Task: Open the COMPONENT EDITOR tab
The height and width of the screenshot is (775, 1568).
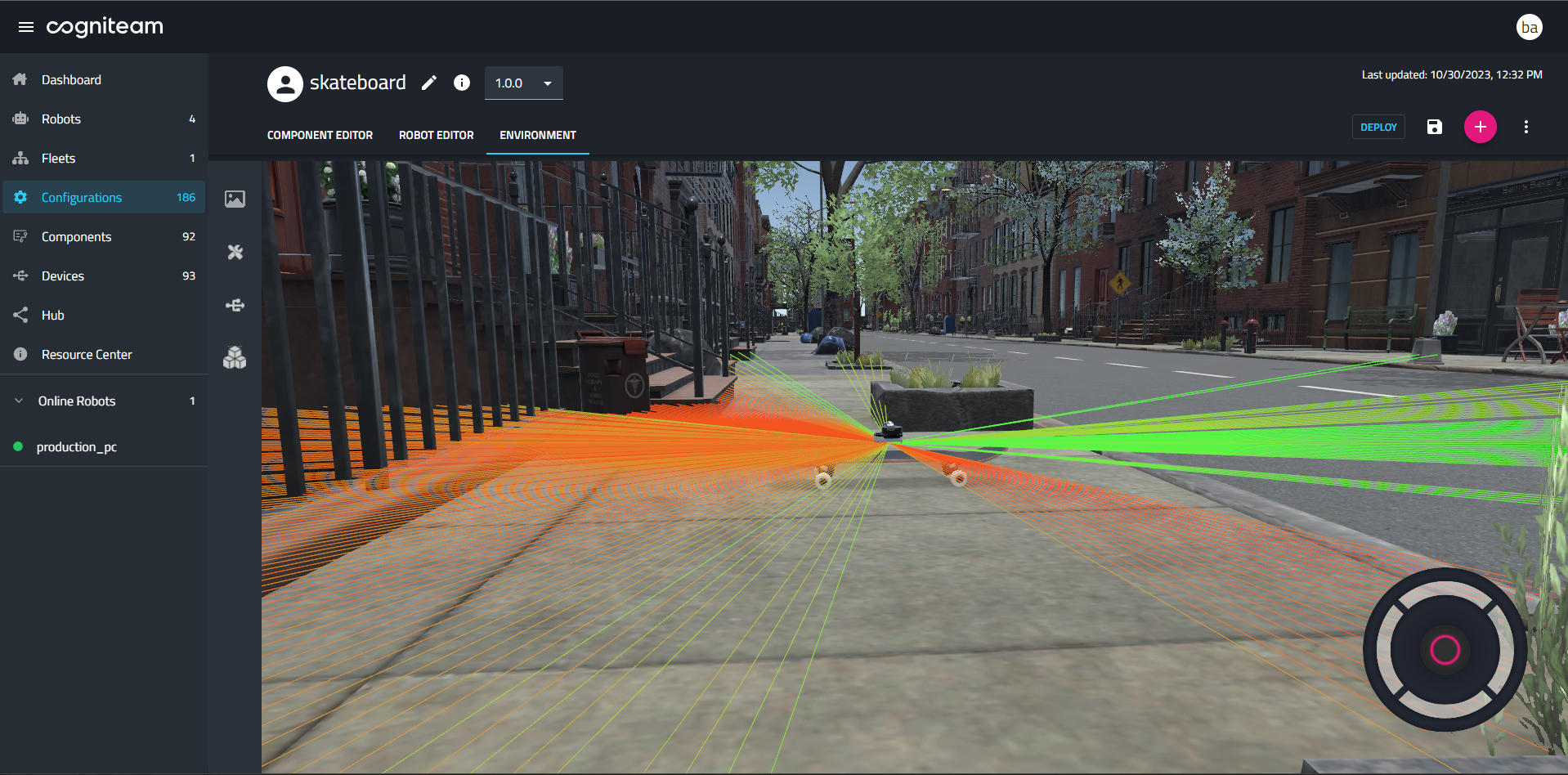Action: click(x=320, y=135)
